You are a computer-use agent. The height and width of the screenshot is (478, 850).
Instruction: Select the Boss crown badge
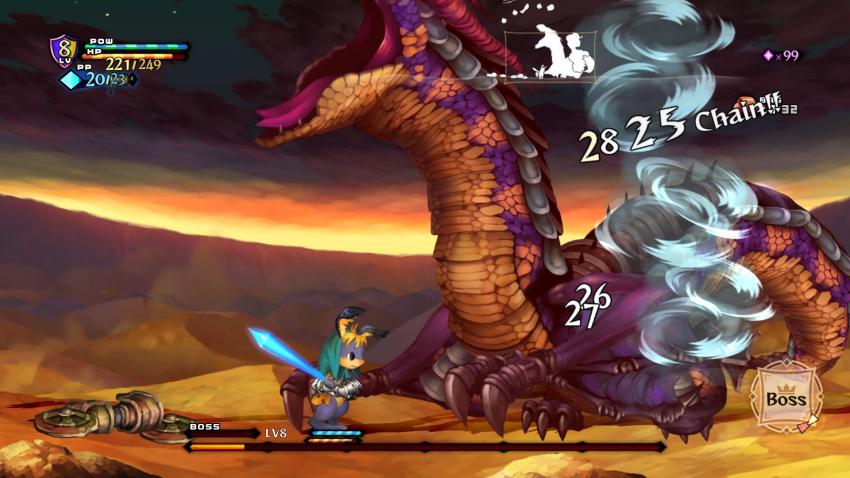[x=786, y=396]
